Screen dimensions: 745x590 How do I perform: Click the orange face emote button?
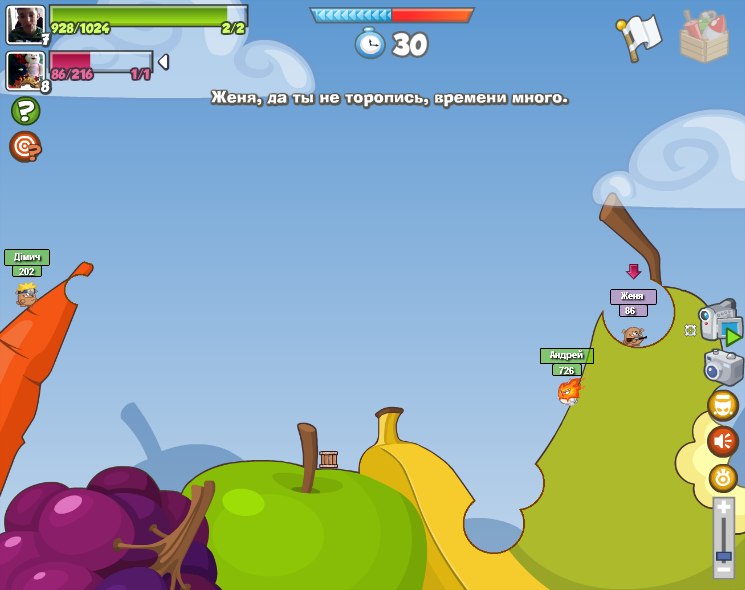click(722, 405)
